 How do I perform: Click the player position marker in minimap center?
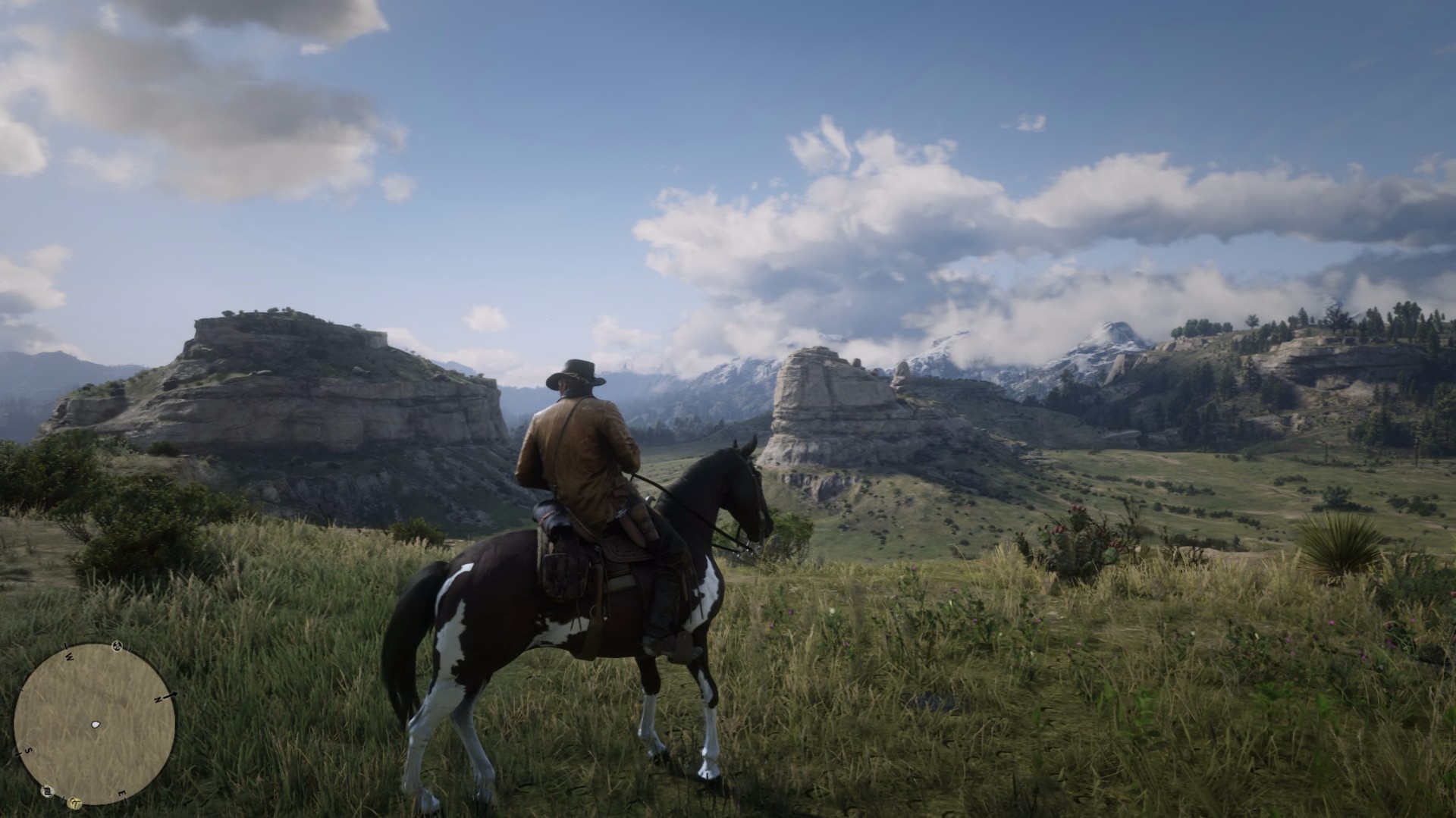click(x=96, y=724)
